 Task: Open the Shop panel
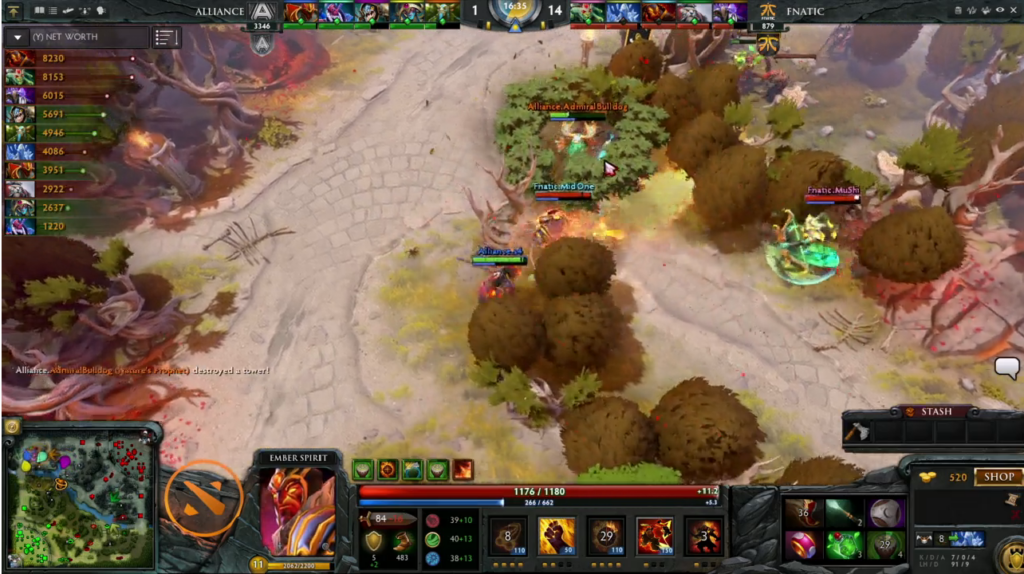tap(997, 477)
